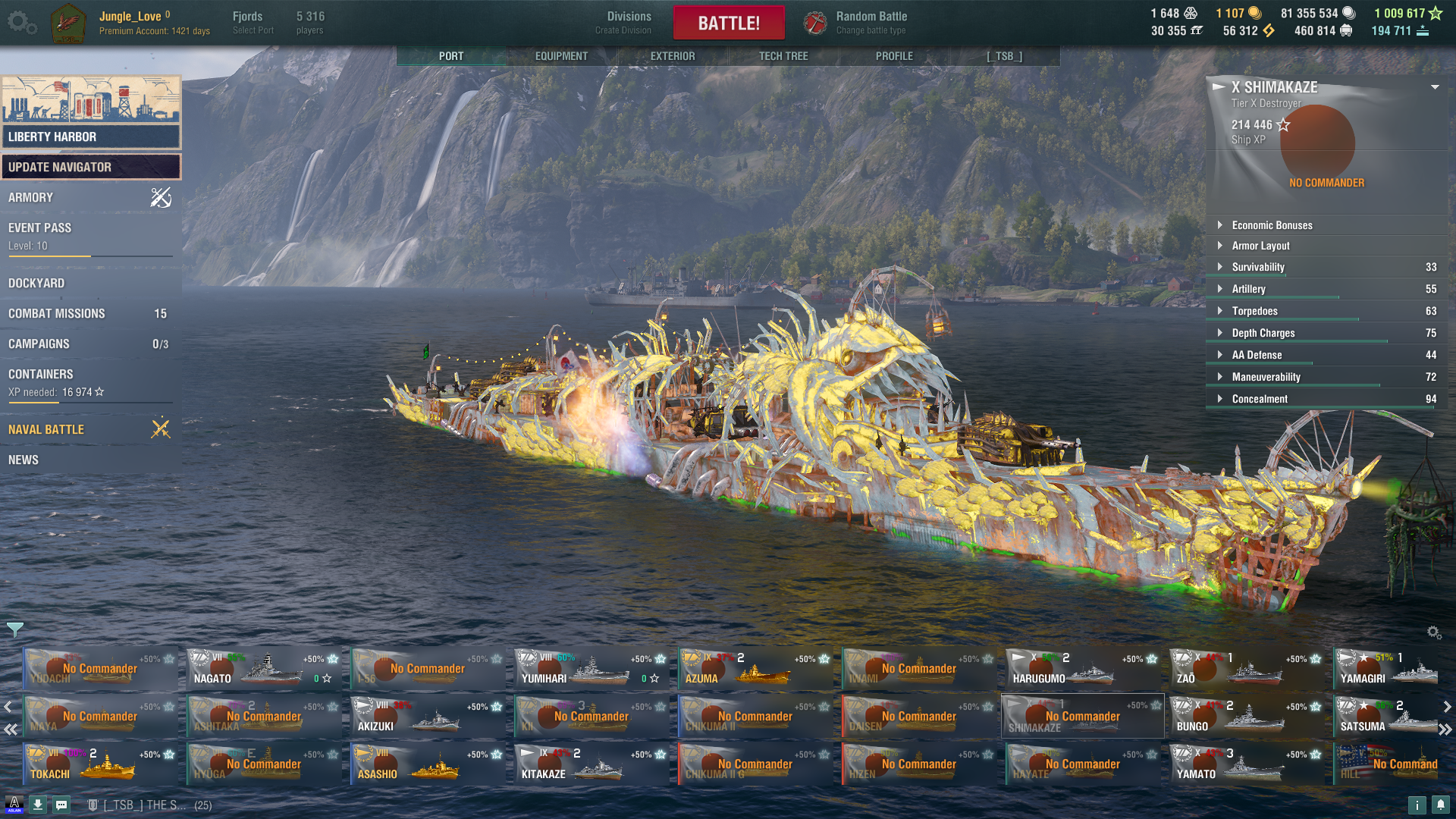View the Profile tab
This screenshot has width=1456, height=819.
[894, 56]
